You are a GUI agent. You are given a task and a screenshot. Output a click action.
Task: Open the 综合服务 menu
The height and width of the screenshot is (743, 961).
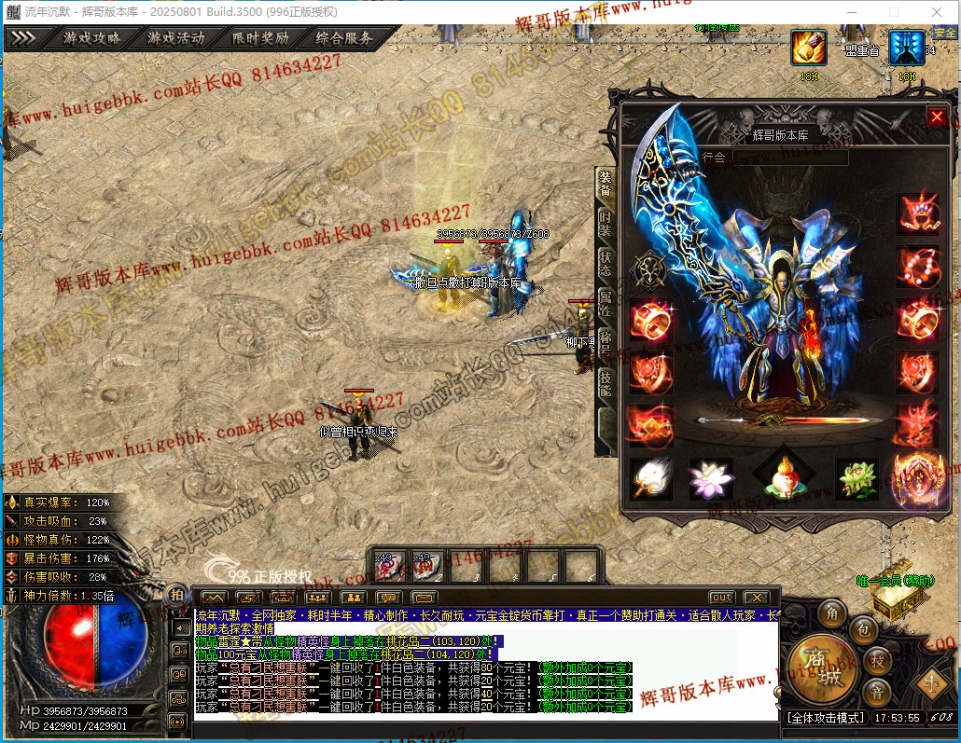pos(344,39)
